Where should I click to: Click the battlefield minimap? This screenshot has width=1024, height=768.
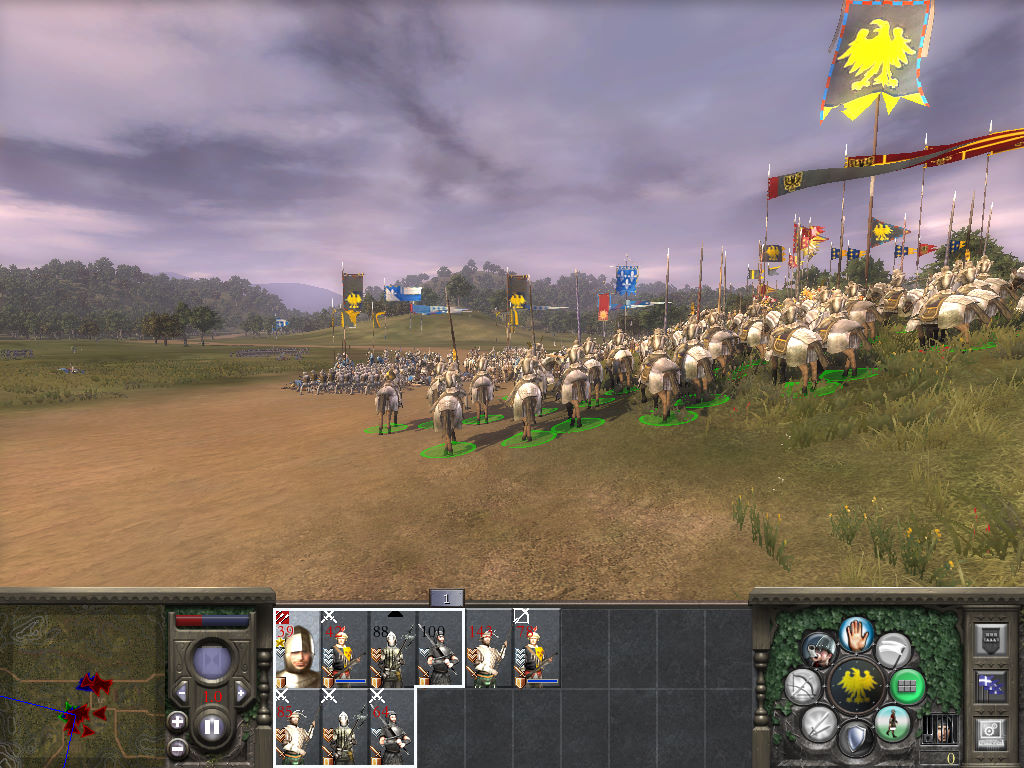pos(82,685)
